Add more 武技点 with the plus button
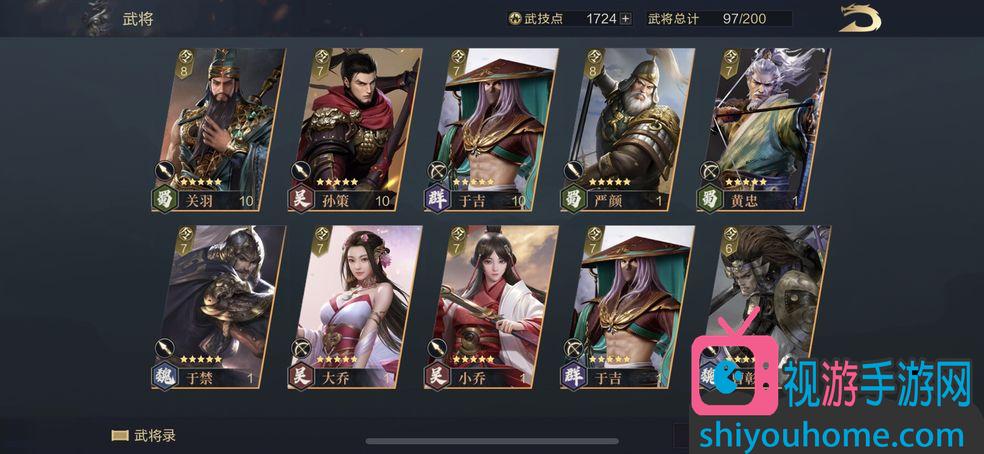Screen dimensions: 984x454 click(x=626, y=18)
